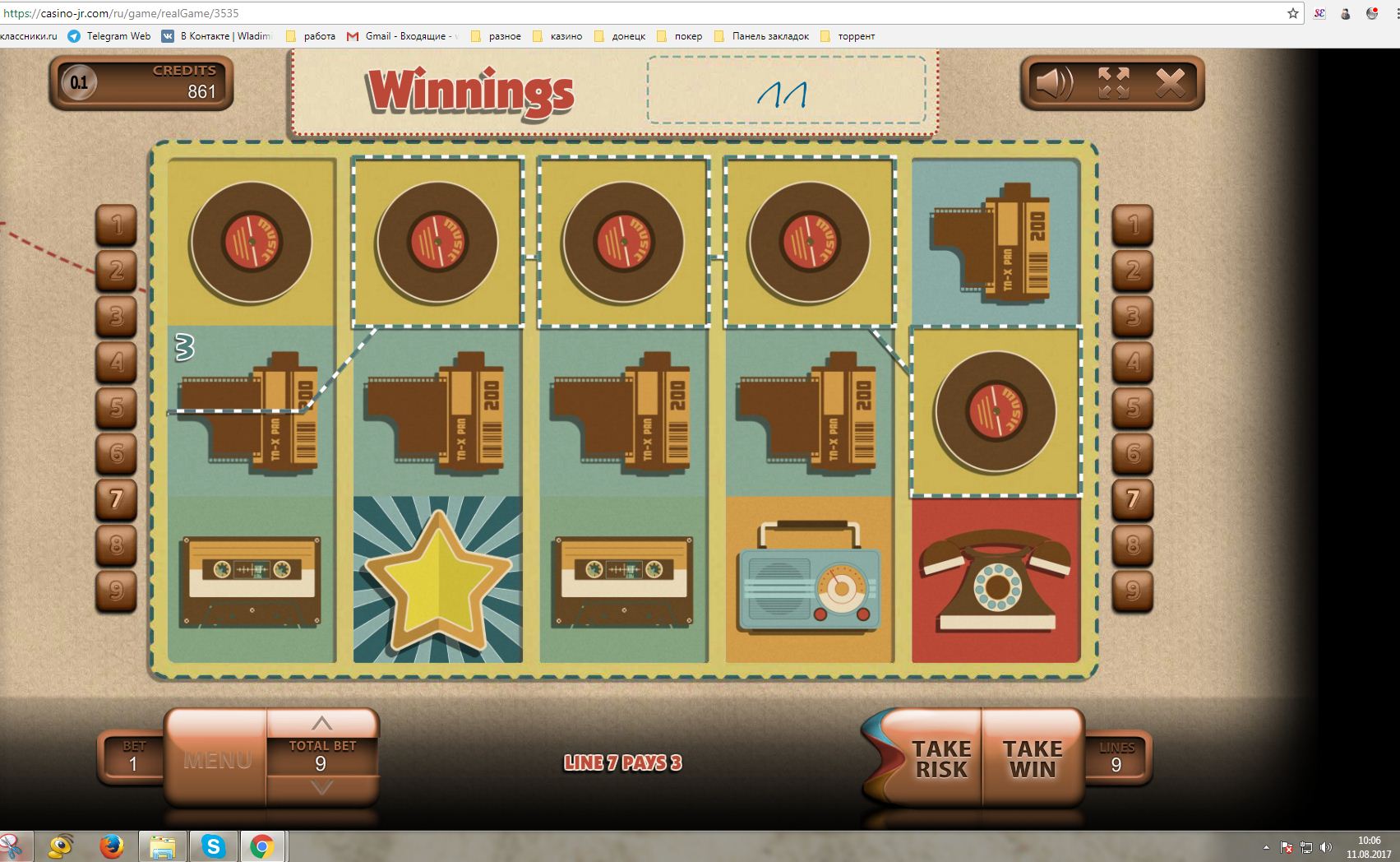
Task: Bookmark this page with the star
Action: click(x=1292, y=13)
